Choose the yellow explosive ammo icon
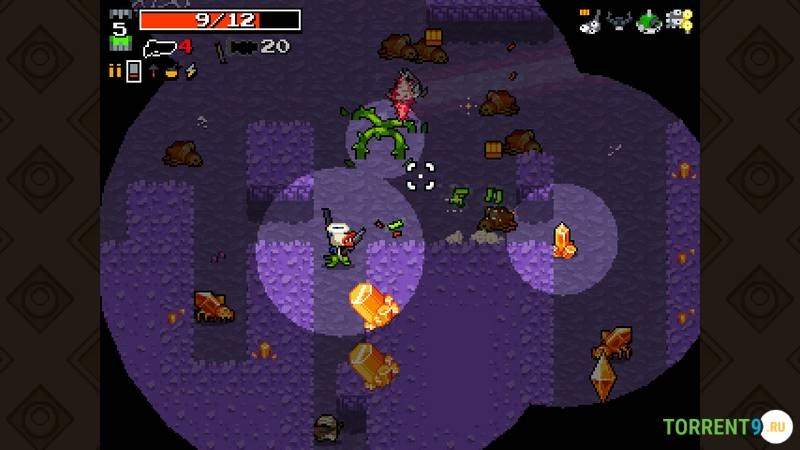Screen dimensions: 800x450 point(171,71)
